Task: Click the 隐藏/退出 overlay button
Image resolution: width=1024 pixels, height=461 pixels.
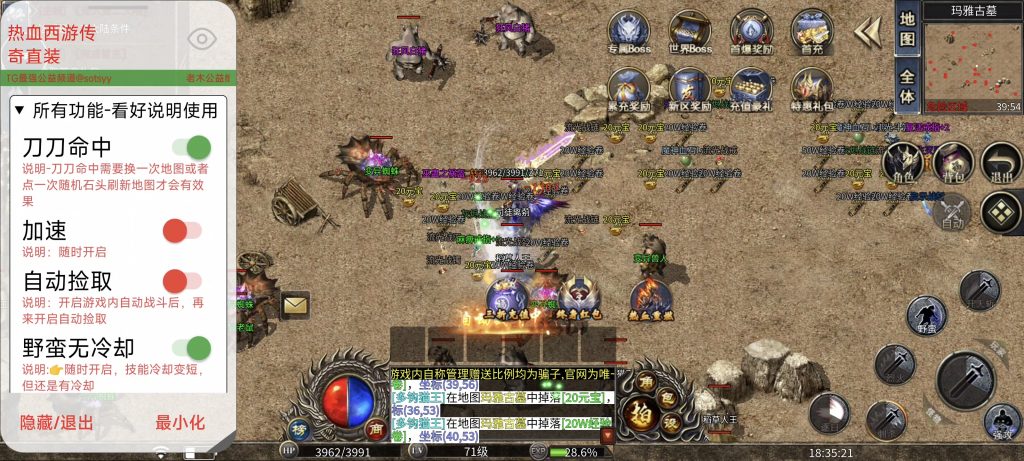Action: pos(57,422)
